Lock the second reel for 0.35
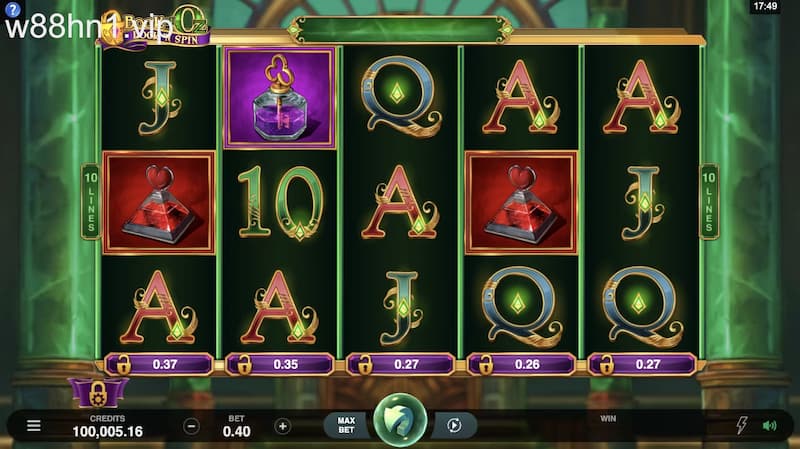Viewport: 800px width, 449px height. click(278, 365)
